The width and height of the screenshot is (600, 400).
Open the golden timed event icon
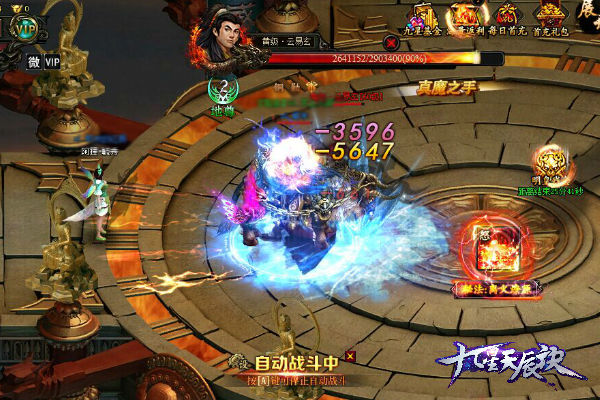point(545,161)
